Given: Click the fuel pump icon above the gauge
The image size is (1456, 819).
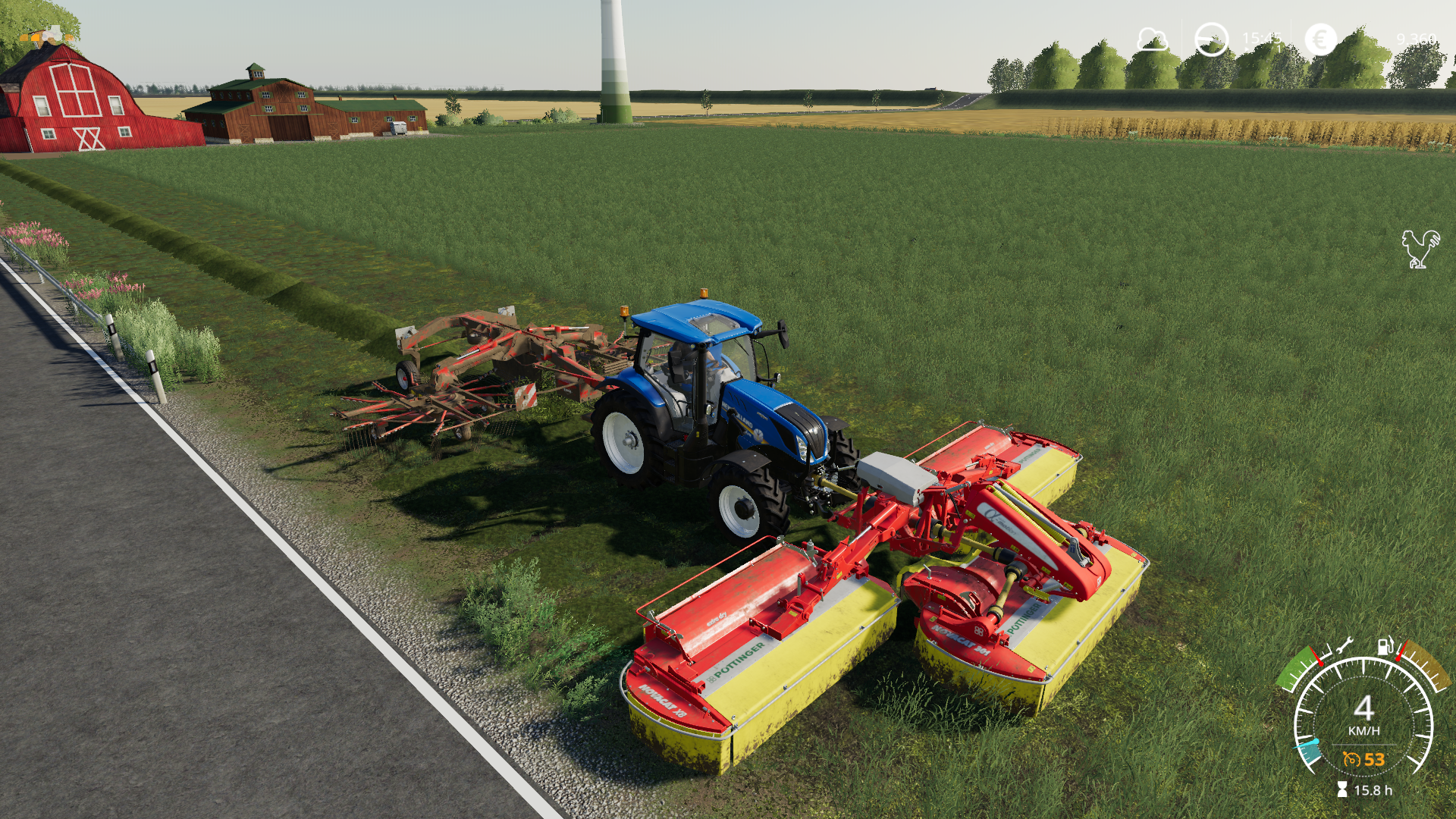Looking at the screenshot, I should coord(1385,647).
